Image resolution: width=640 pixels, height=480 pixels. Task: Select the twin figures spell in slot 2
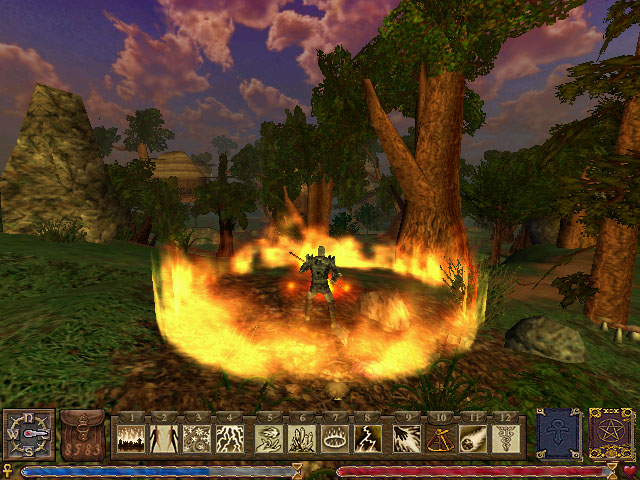click(165, 439)
